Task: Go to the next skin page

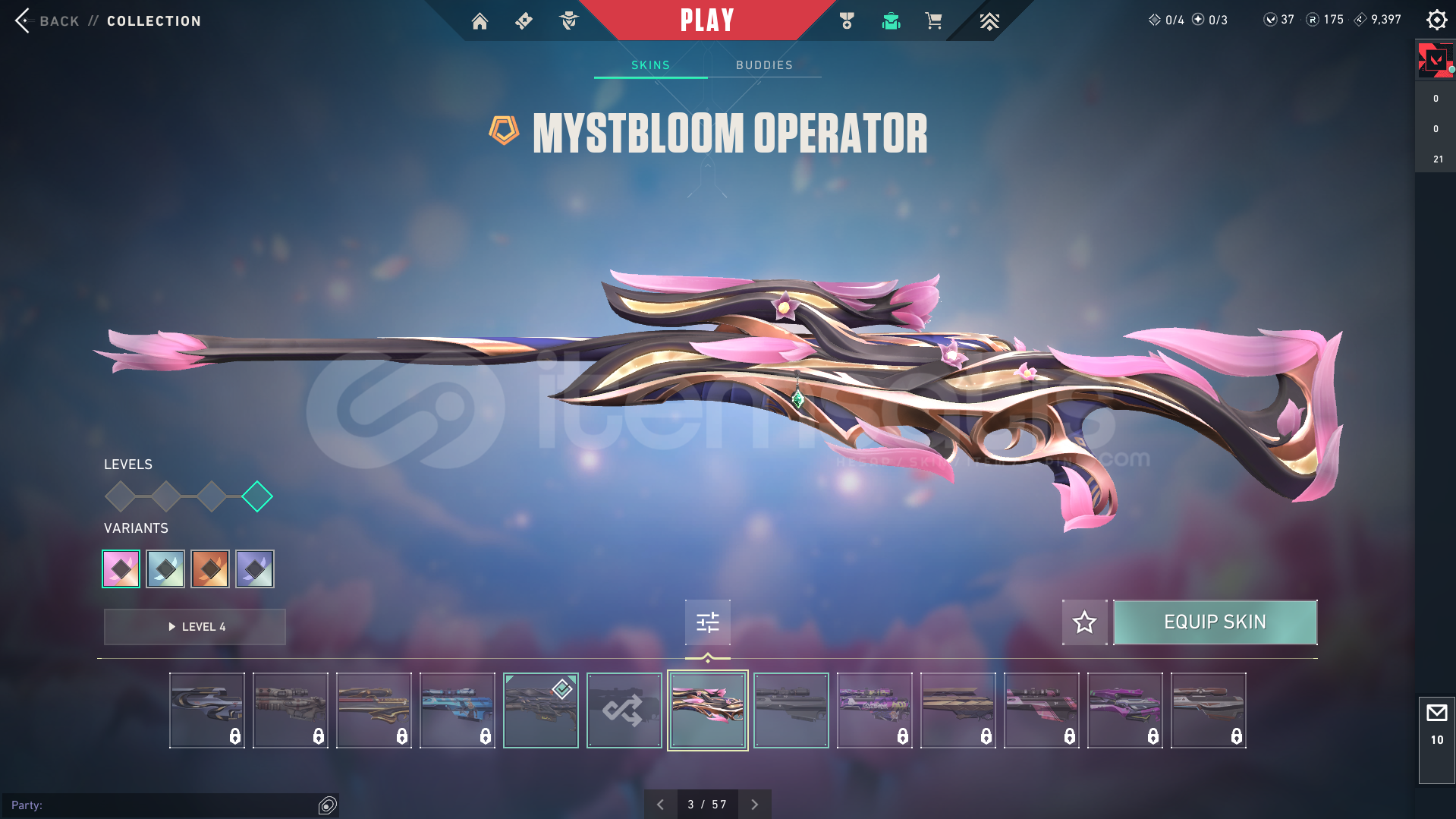Action: pos(754,805)
